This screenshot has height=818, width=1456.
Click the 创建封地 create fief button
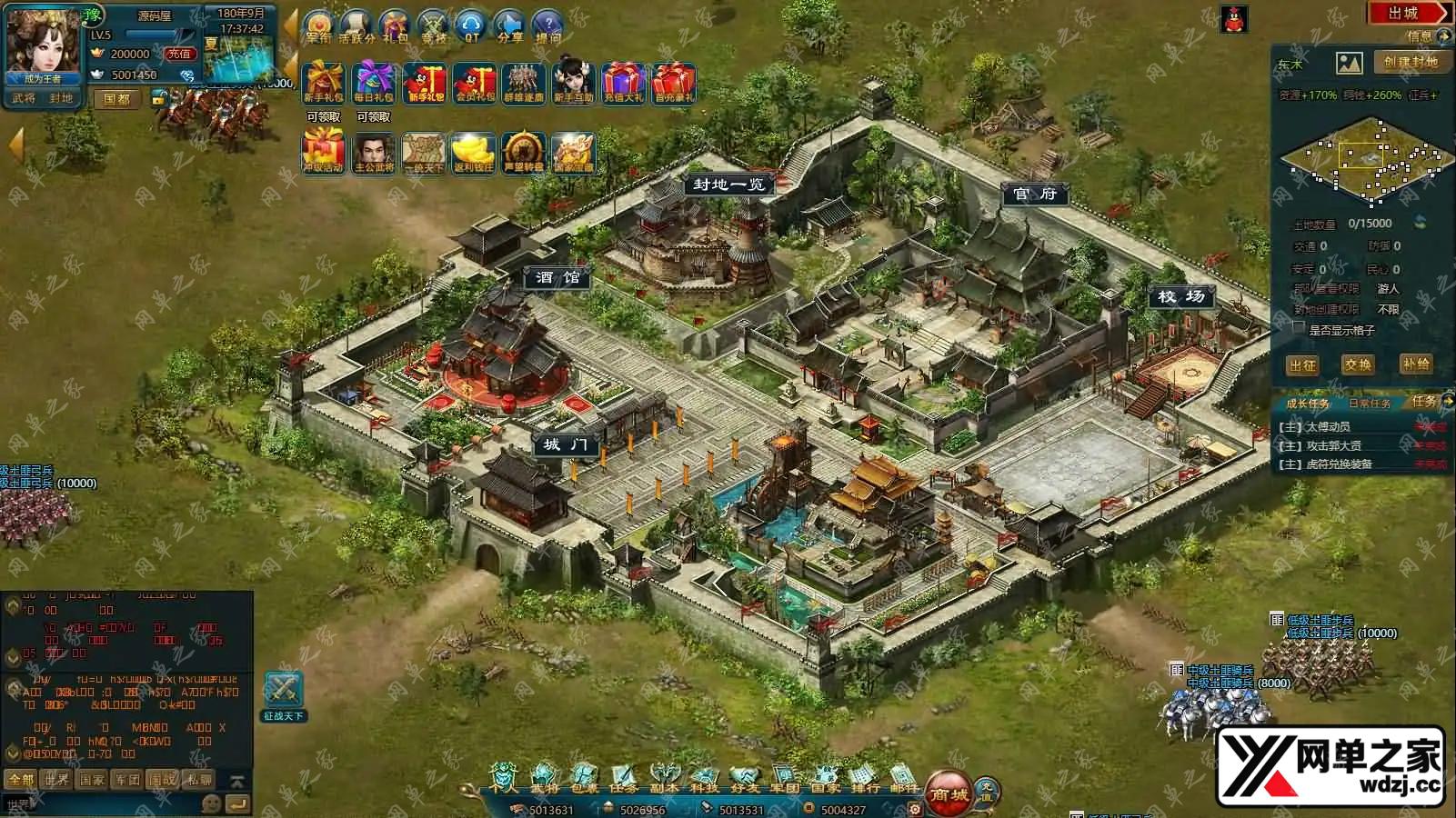coord(1411,62)
